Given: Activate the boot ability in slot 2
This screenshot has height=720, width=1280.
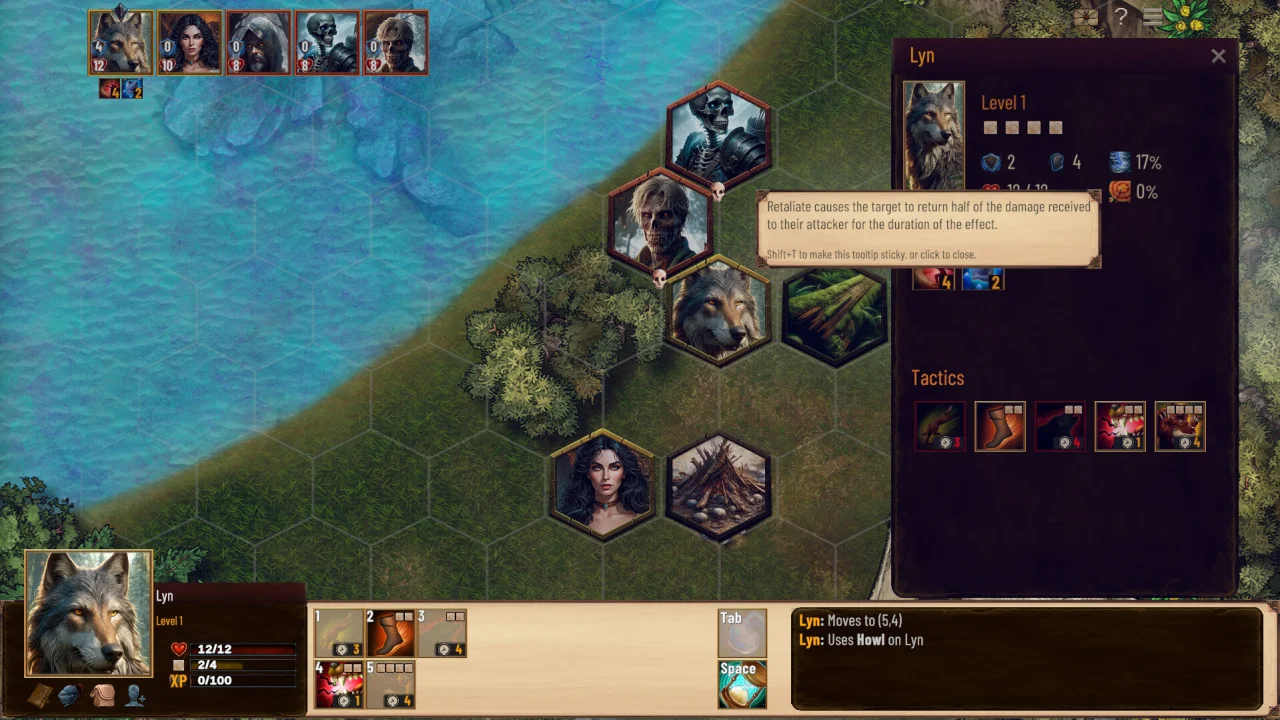Looking at the screenshot, I should click(x=390, y=633).
